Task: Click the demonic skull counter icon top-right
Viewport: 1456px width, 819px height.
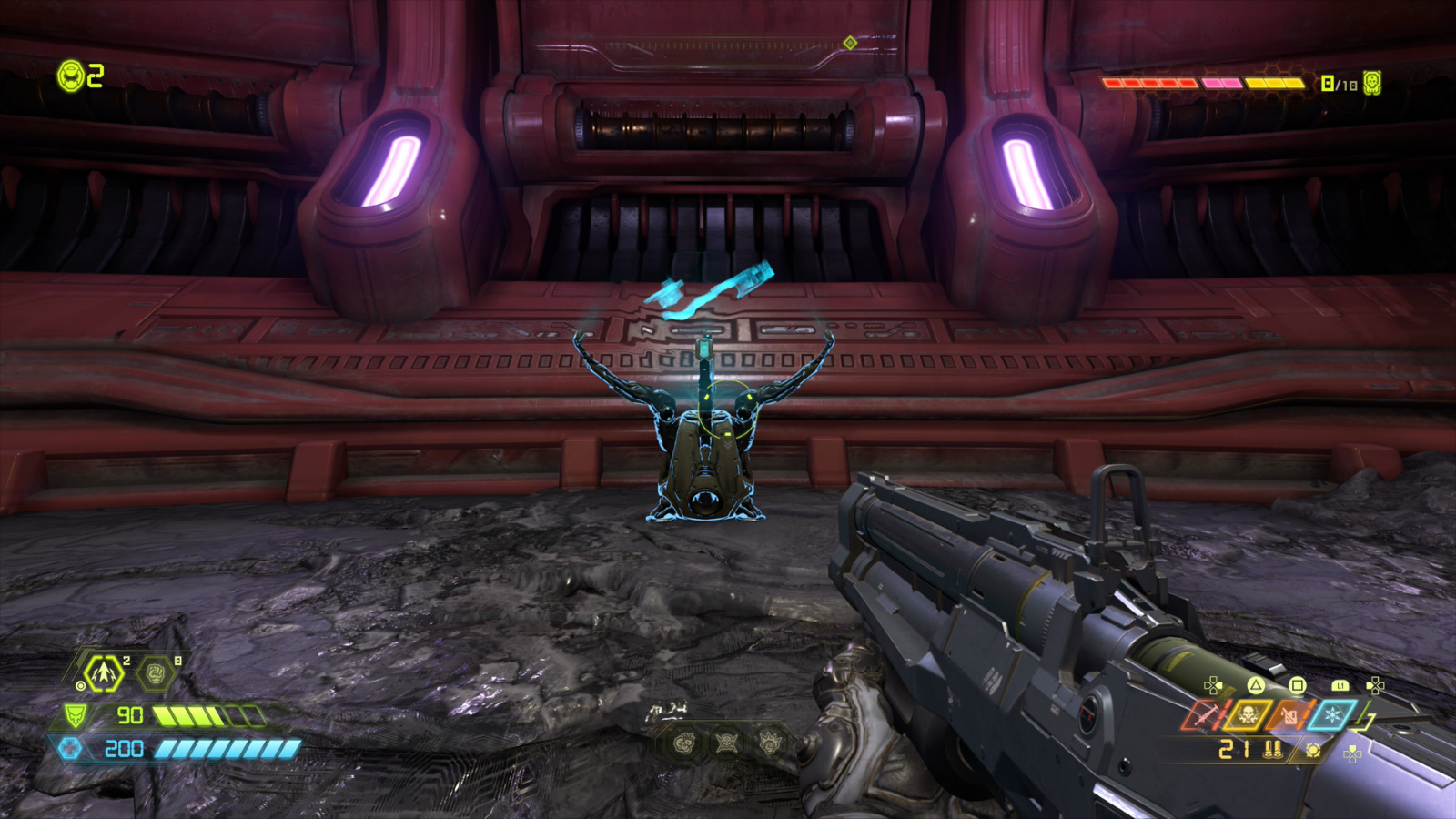Action: [x=1372, y=82]
